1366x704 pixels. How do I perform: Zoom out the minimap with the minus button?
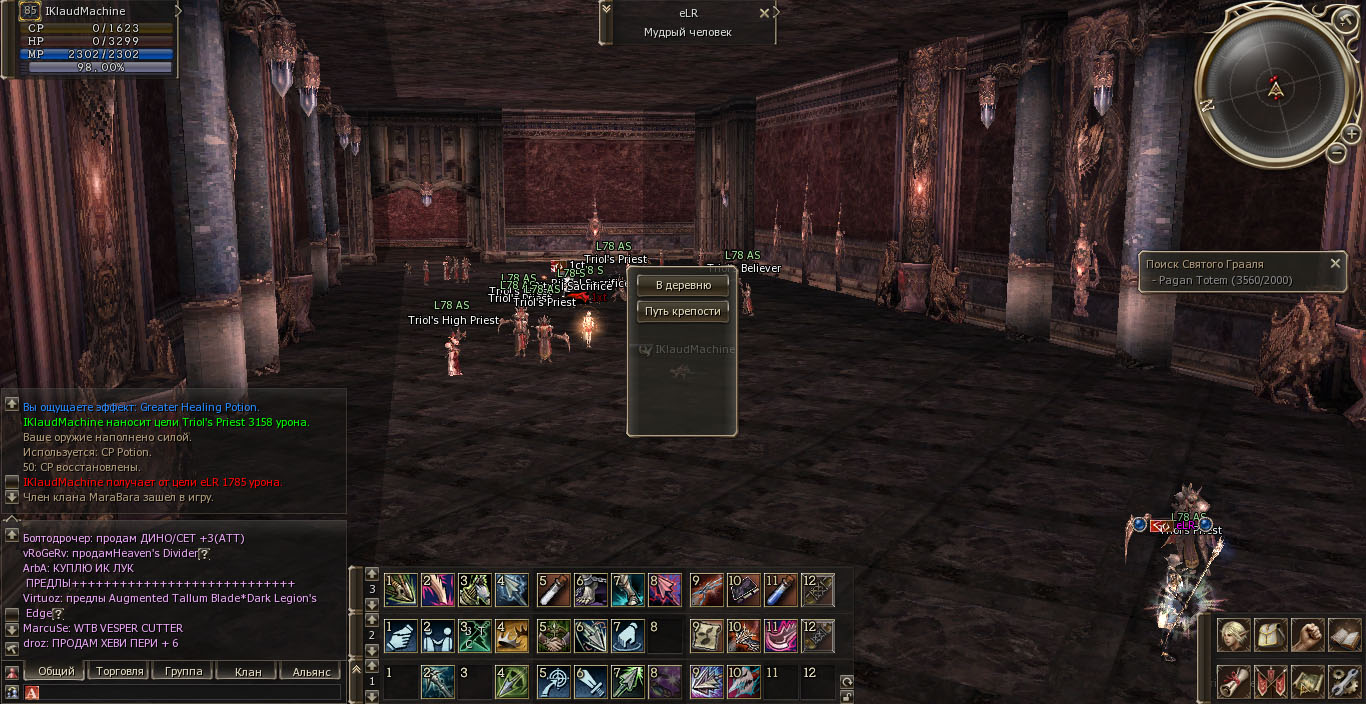point(1337,153)
